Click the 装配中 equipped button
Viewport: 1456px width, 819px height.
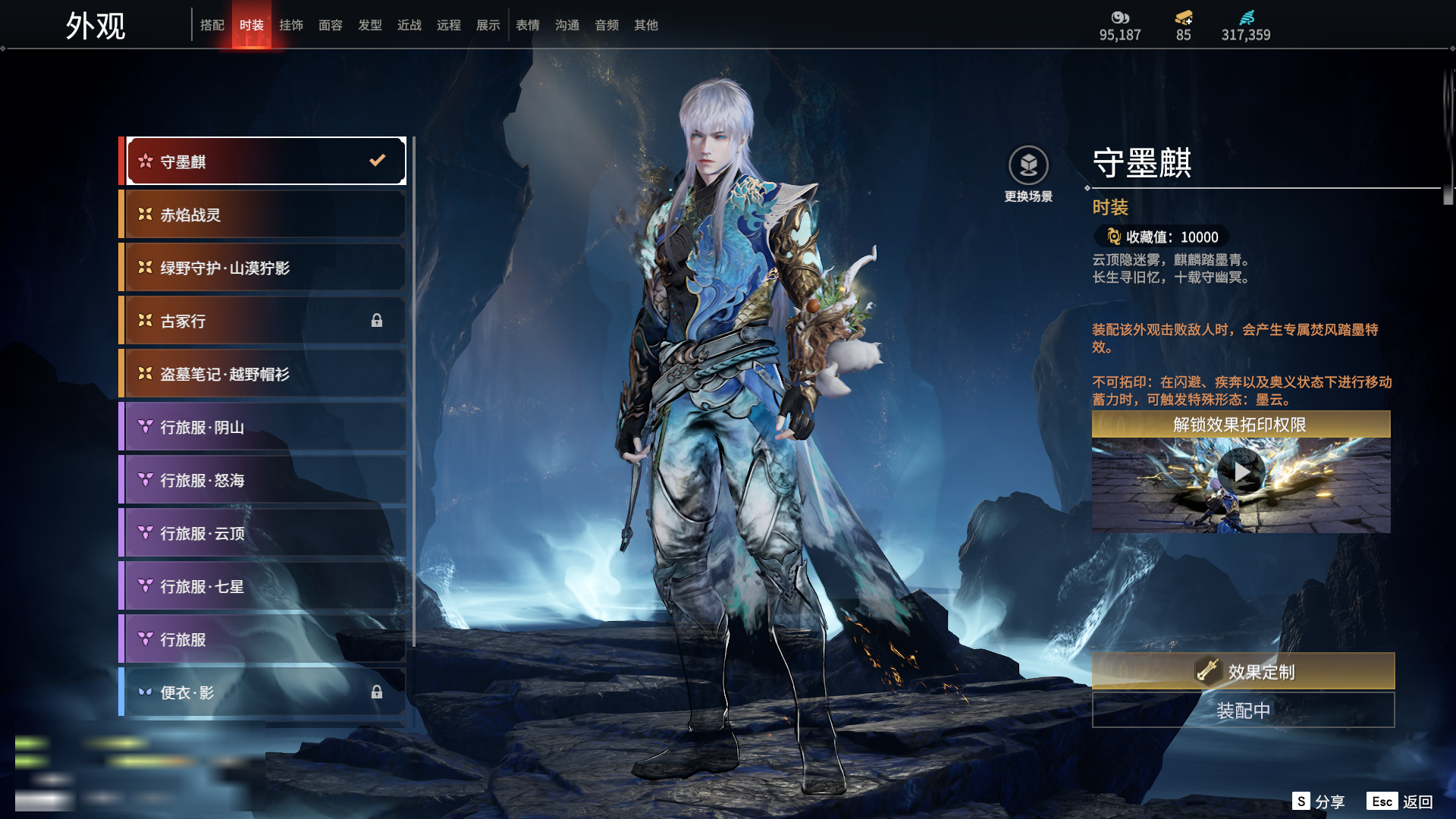click(x=1243, y=711)
